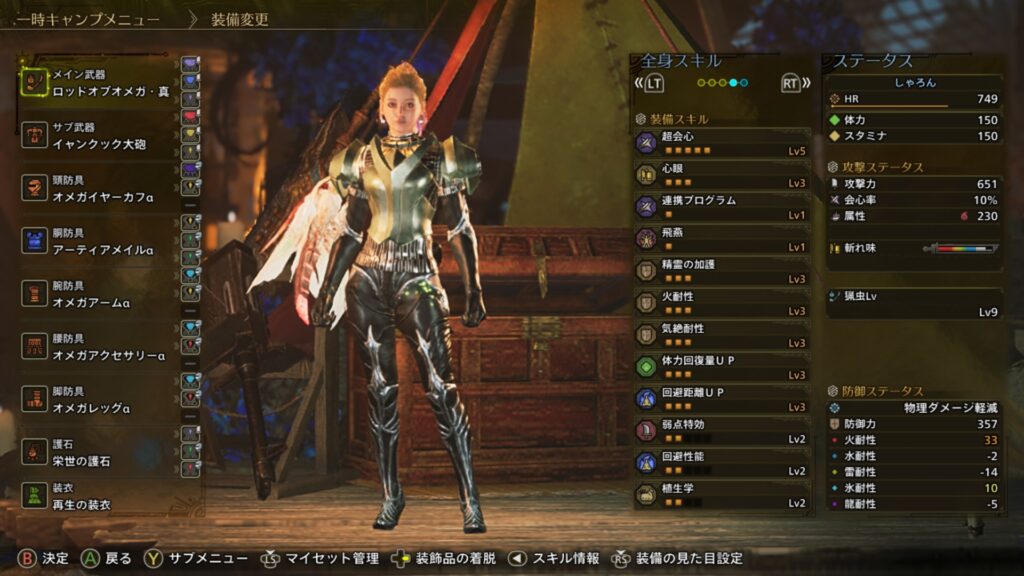Select the 火耐性 skill row

click(722, 303)
